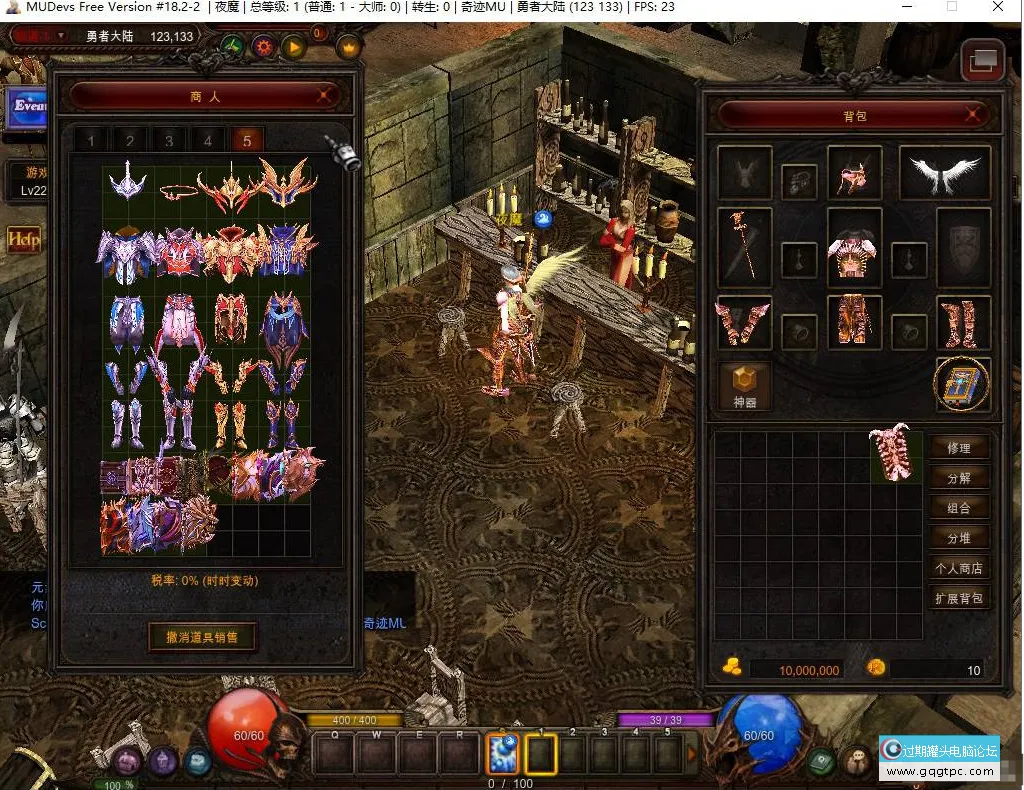The image size is (1024, 790).
Task: Pick the armor piece in backpack grid
Action: [894, 454]
